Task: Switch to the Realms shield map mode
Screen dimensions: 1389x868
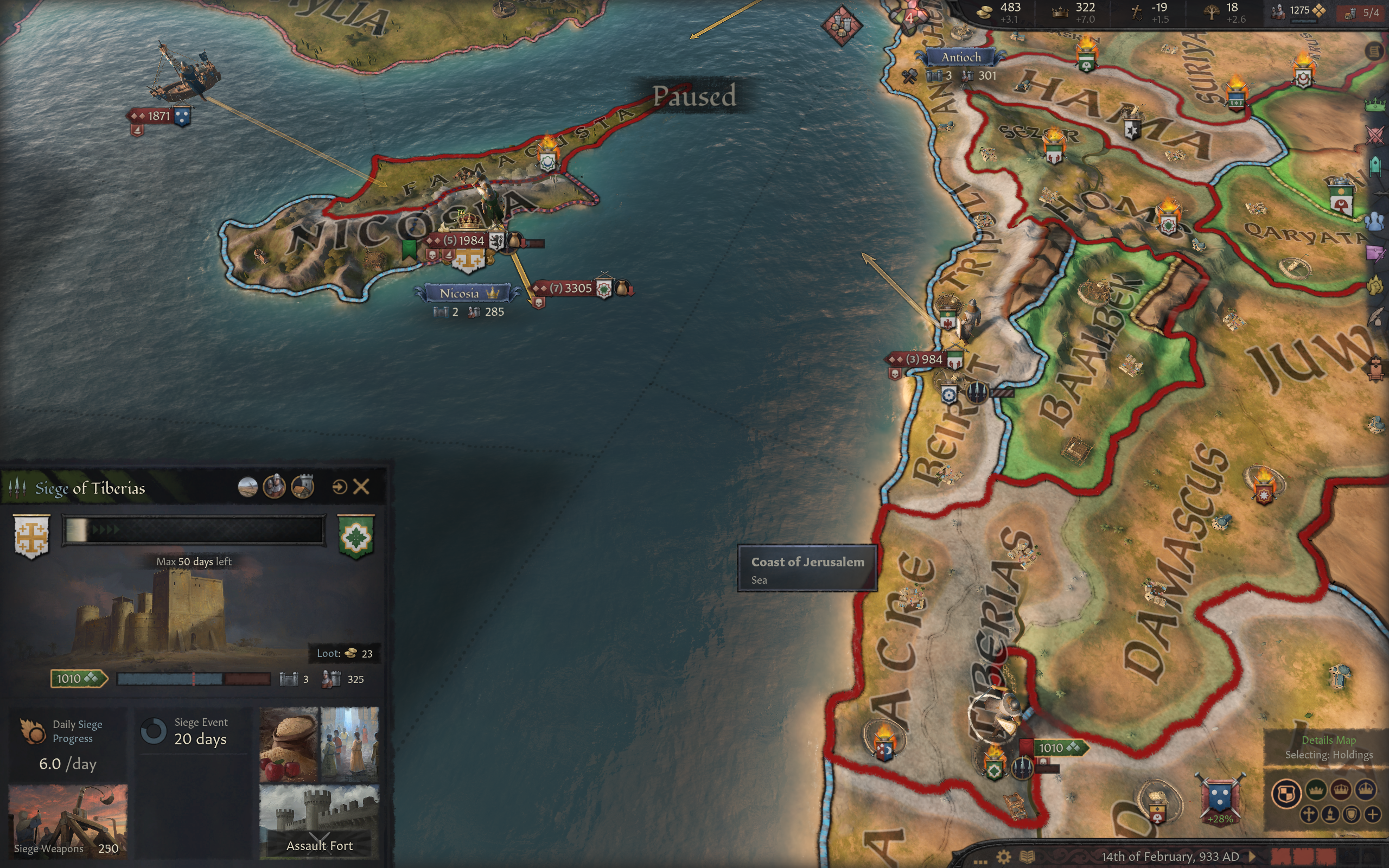Action: point(1286,794)
